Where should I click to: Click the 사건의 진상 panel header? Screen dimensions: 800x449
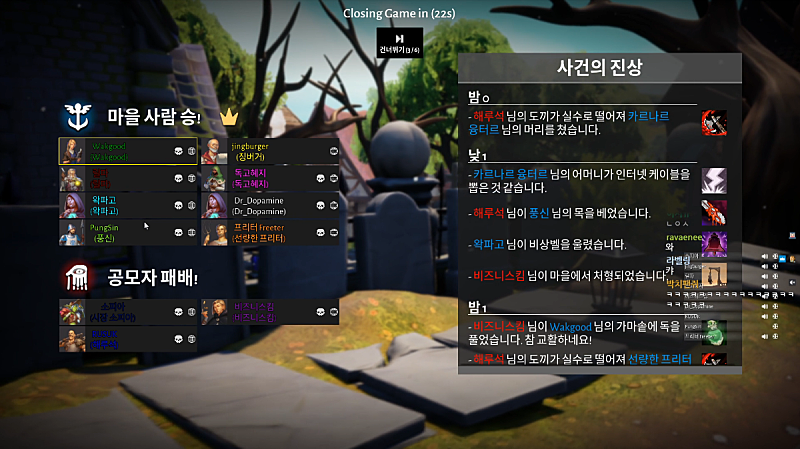click(599, 69)
